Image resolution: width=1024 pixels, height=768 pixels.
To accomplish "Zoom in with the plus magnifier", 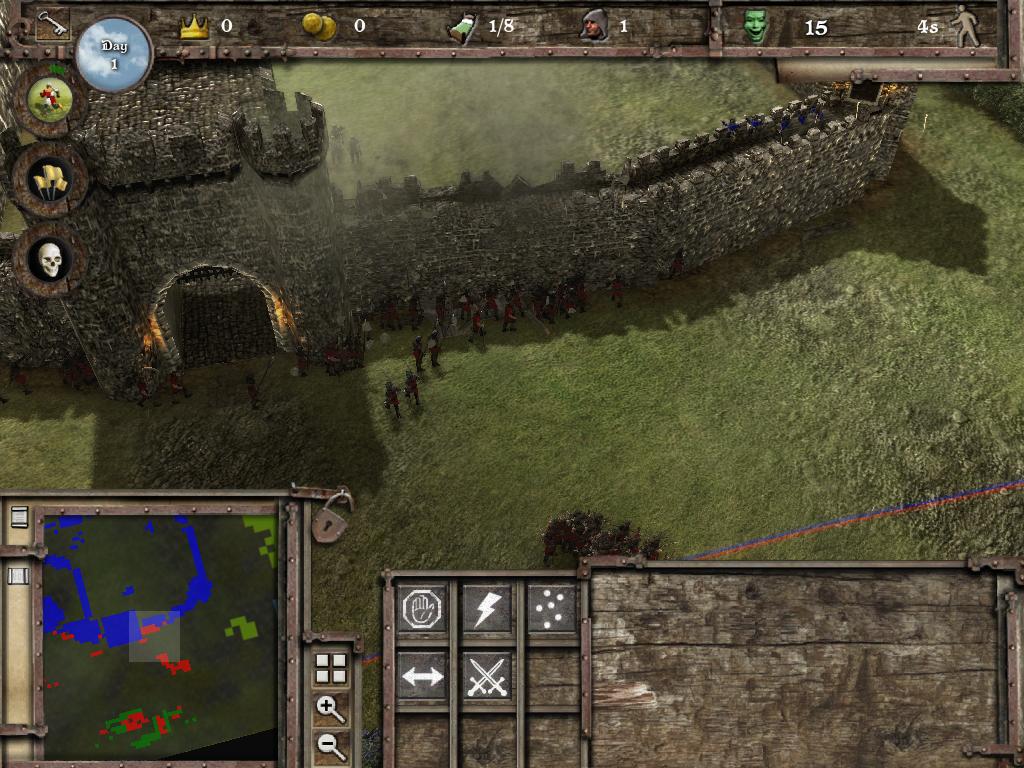I will click(330, 709).
